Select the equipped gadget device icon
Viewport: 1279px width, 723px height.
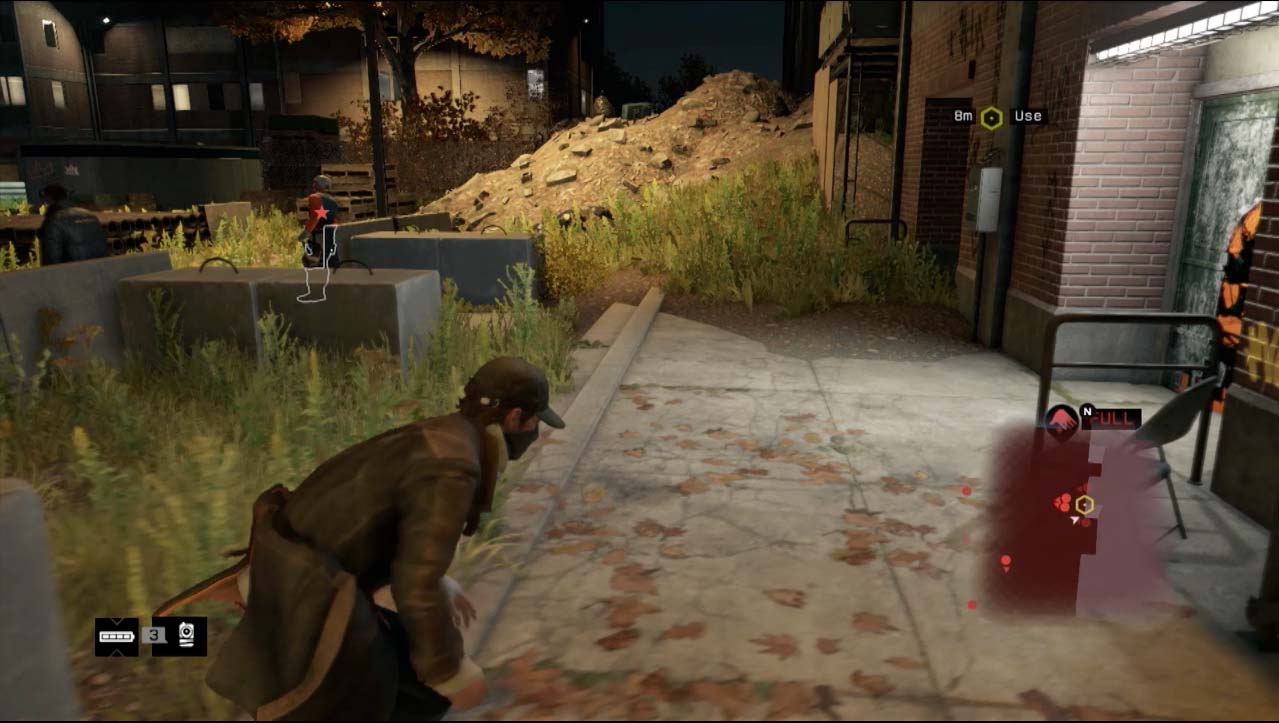tap(186, 636)
